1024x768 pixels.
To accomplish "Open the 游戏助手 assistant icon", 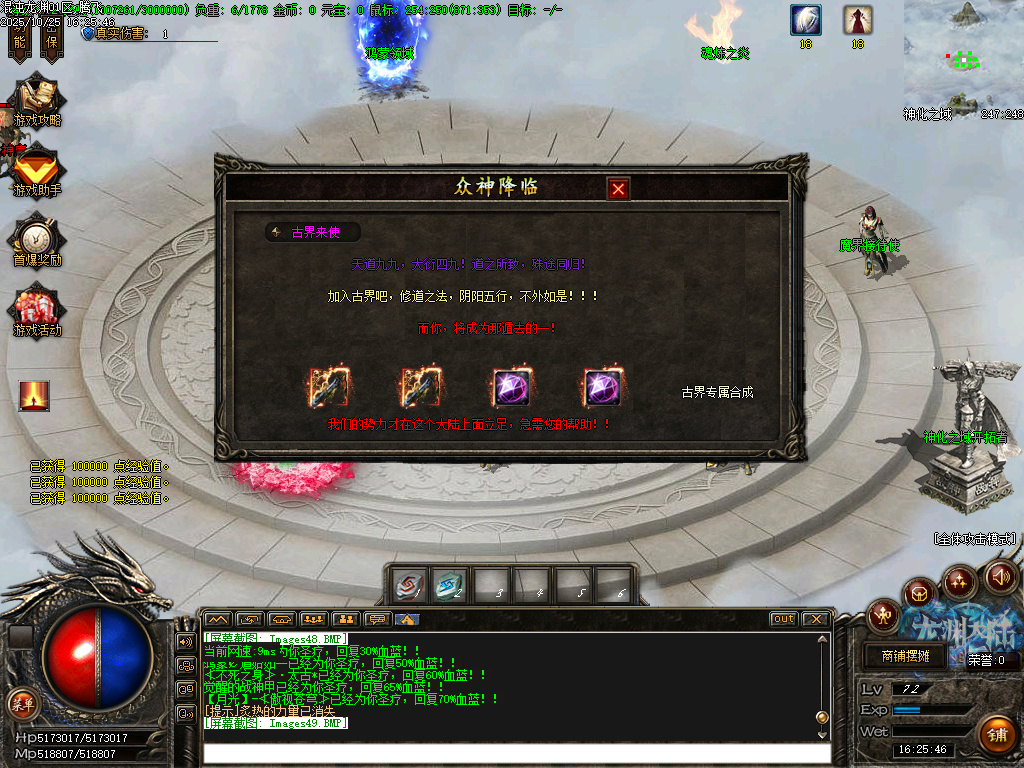I will (37, 171).
